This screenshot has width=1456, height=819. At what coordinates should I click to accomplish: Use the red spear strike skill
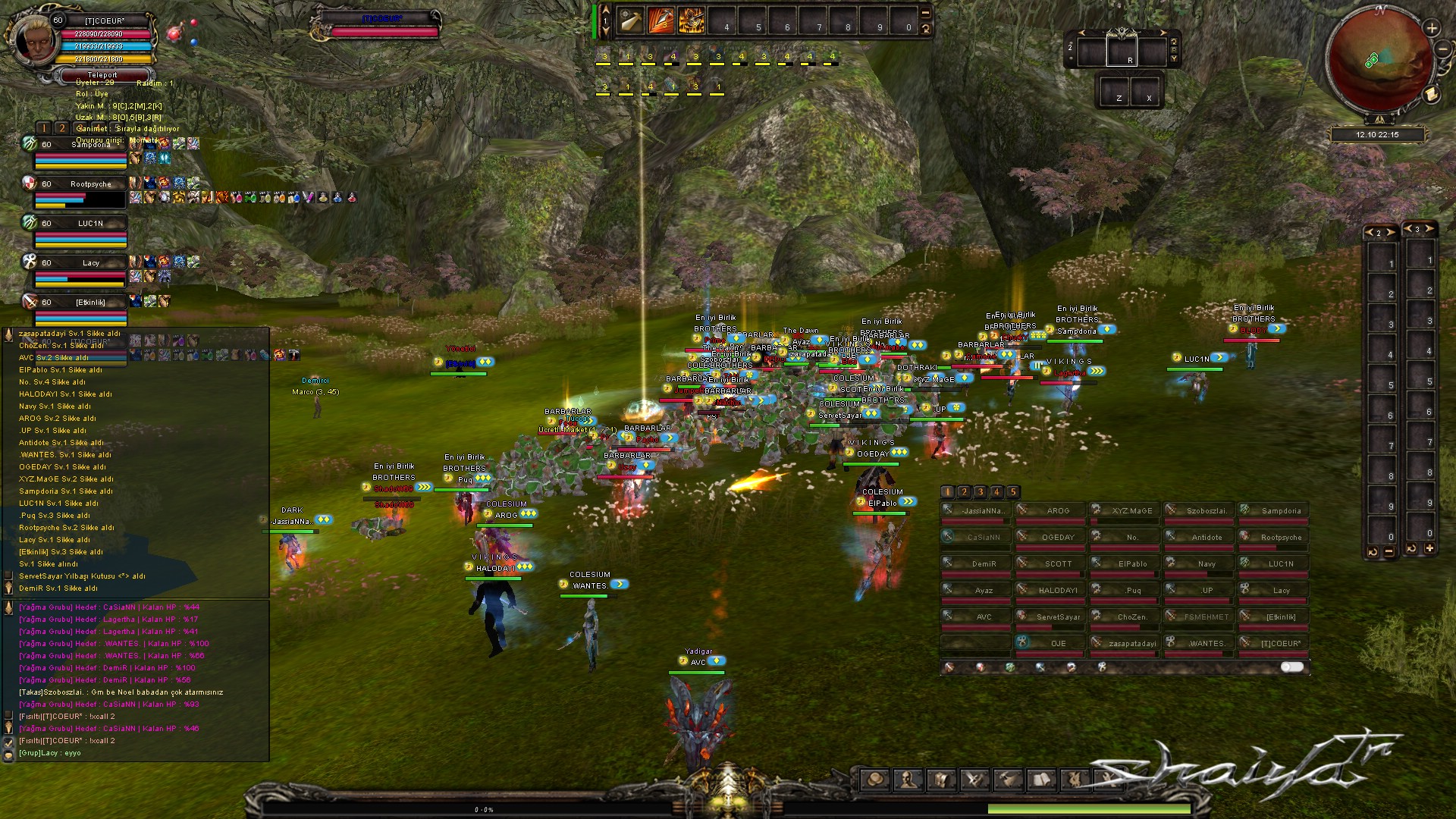661,22
